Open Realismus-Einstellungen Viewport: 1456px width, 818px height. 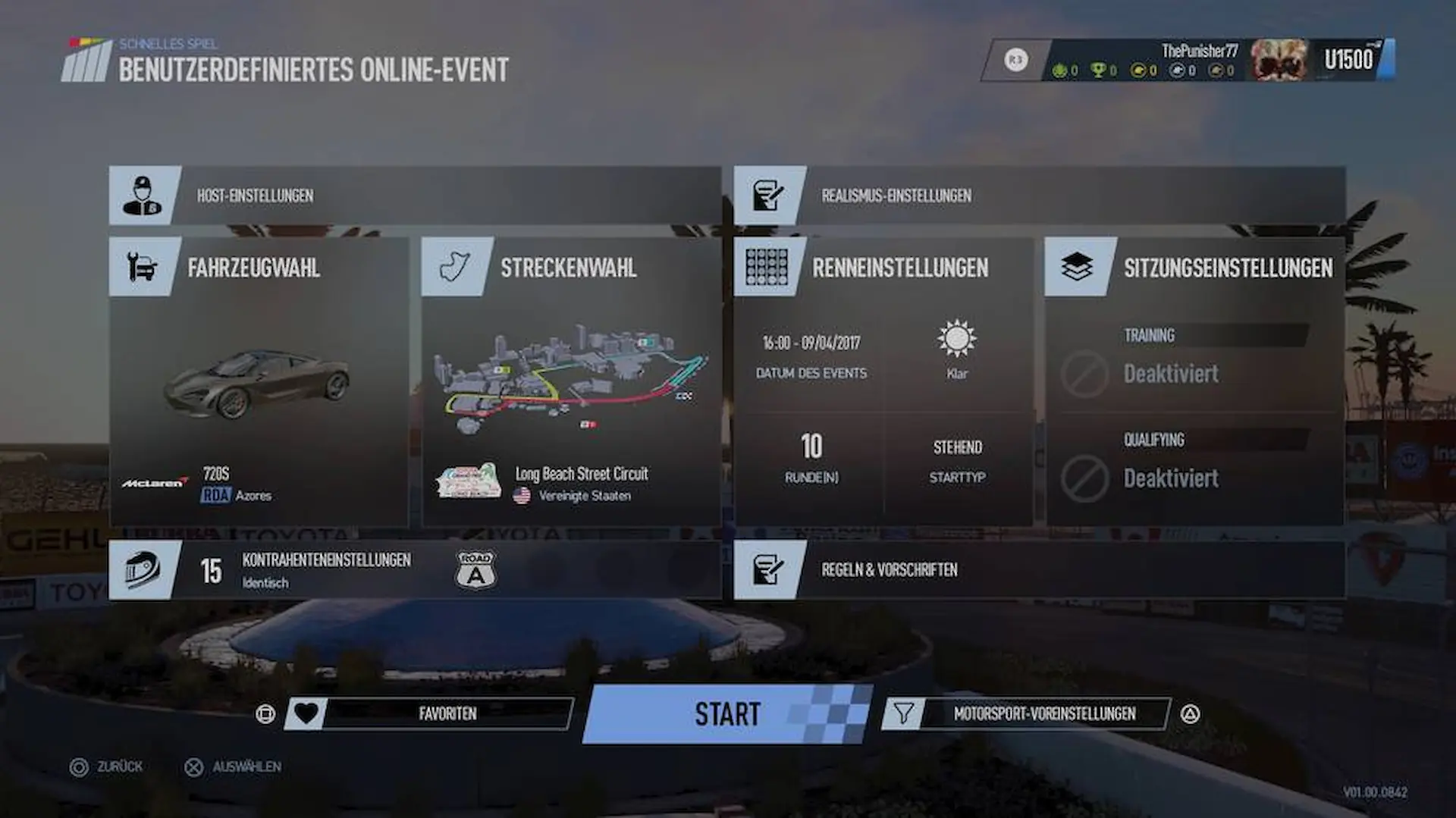coord(1039,196)
